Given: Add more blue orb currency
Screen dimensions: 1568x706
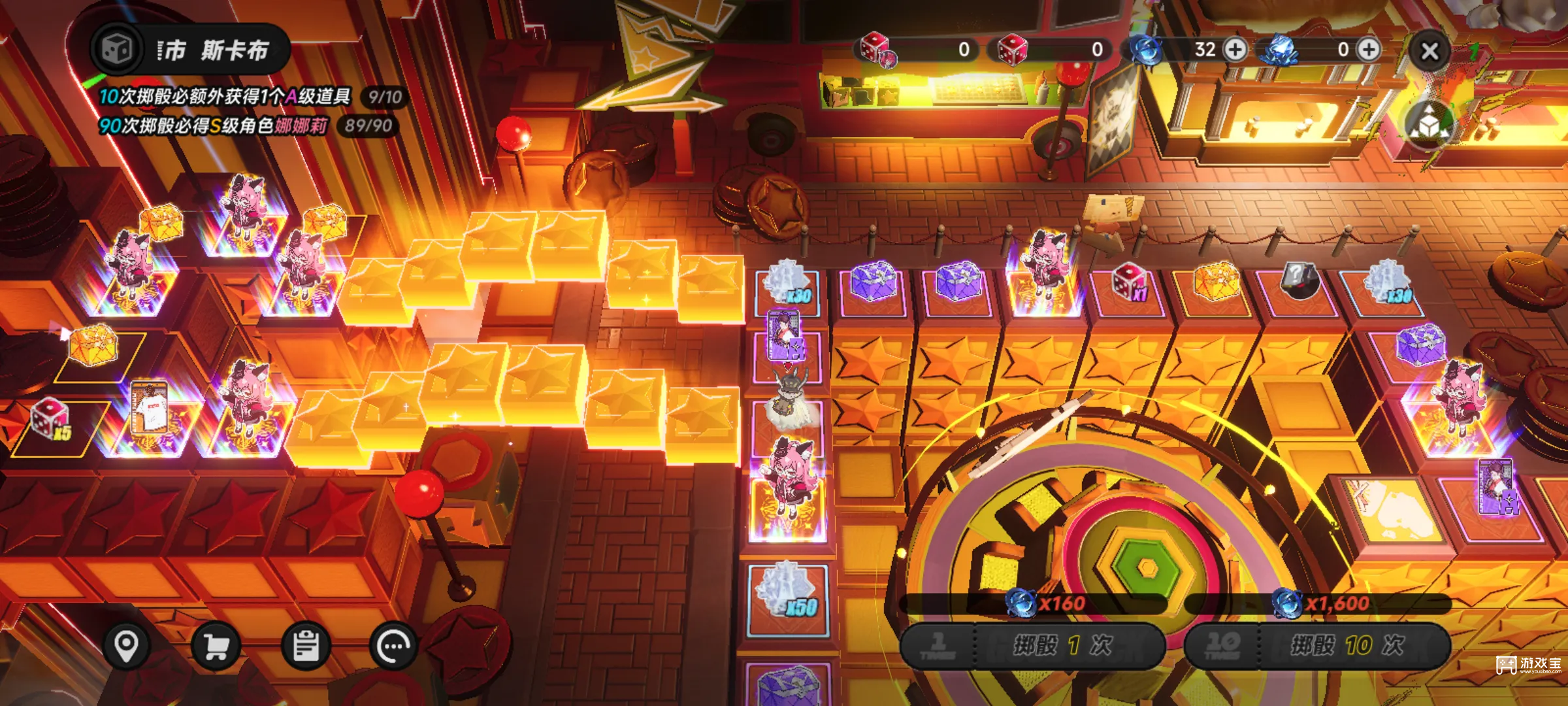Looking at the screenshot, I should click(1235, 50).
